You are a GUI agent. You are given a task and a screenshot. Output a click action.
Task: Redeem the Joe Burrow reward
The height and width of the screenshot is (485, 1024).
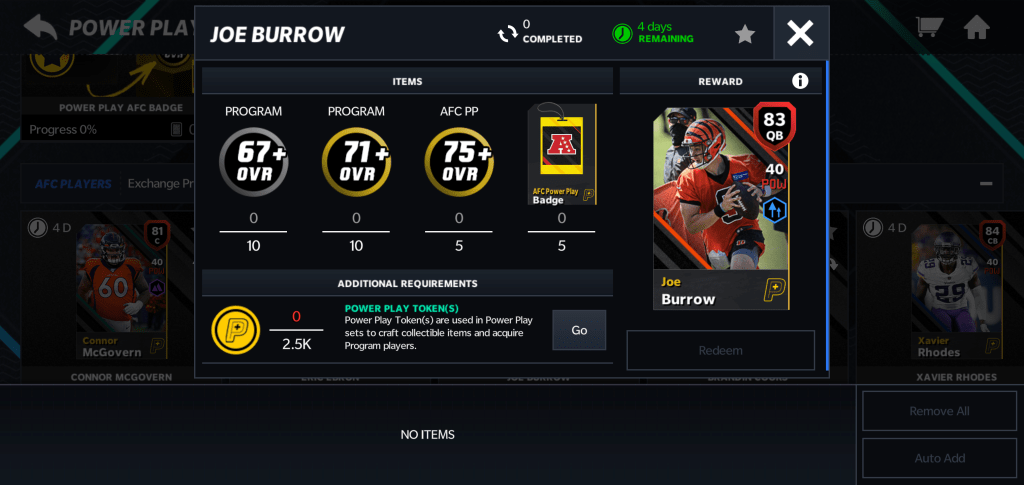point(721,351)
